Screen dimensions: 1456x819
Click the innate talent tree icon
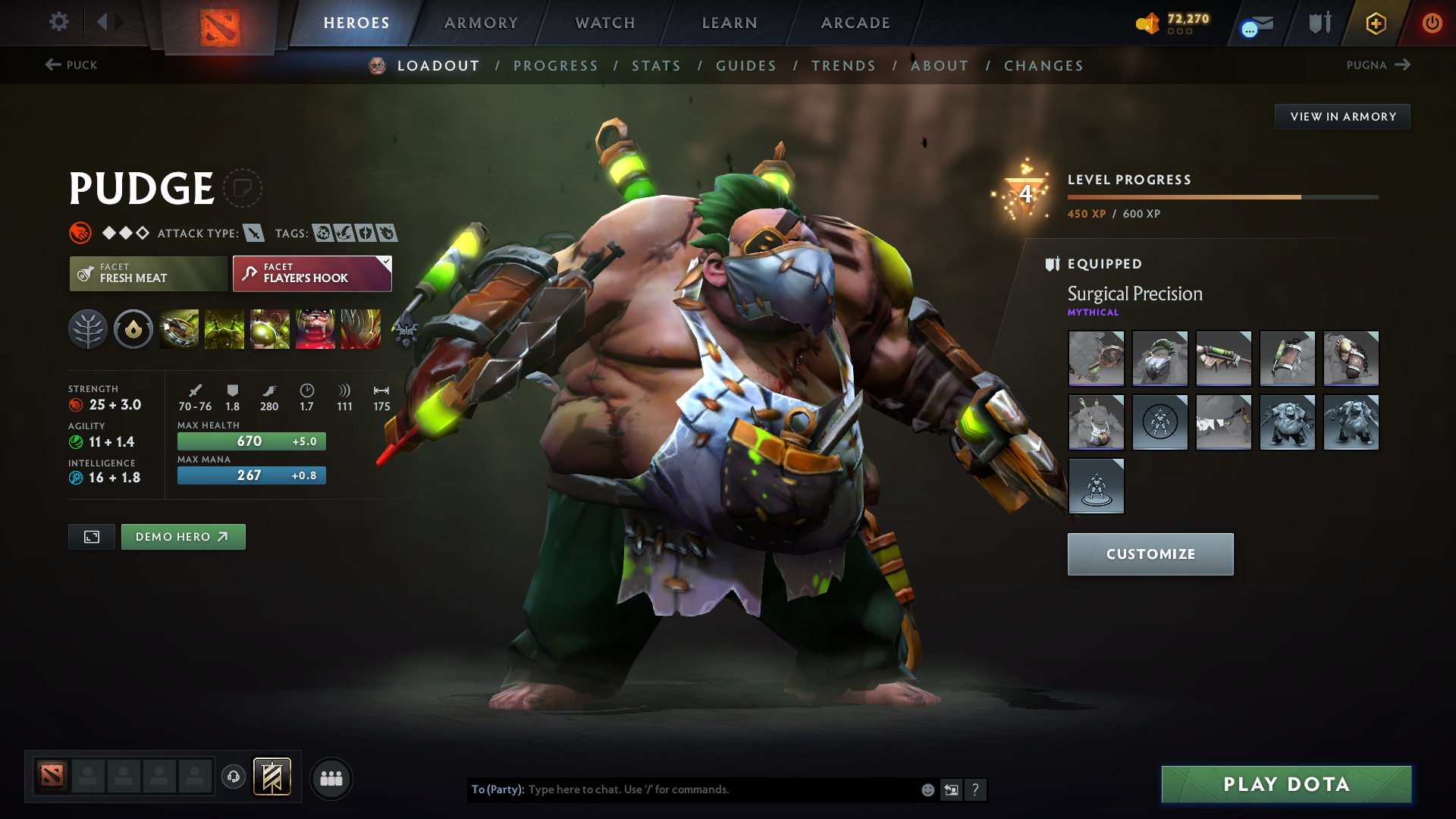[x=88, y=328]
